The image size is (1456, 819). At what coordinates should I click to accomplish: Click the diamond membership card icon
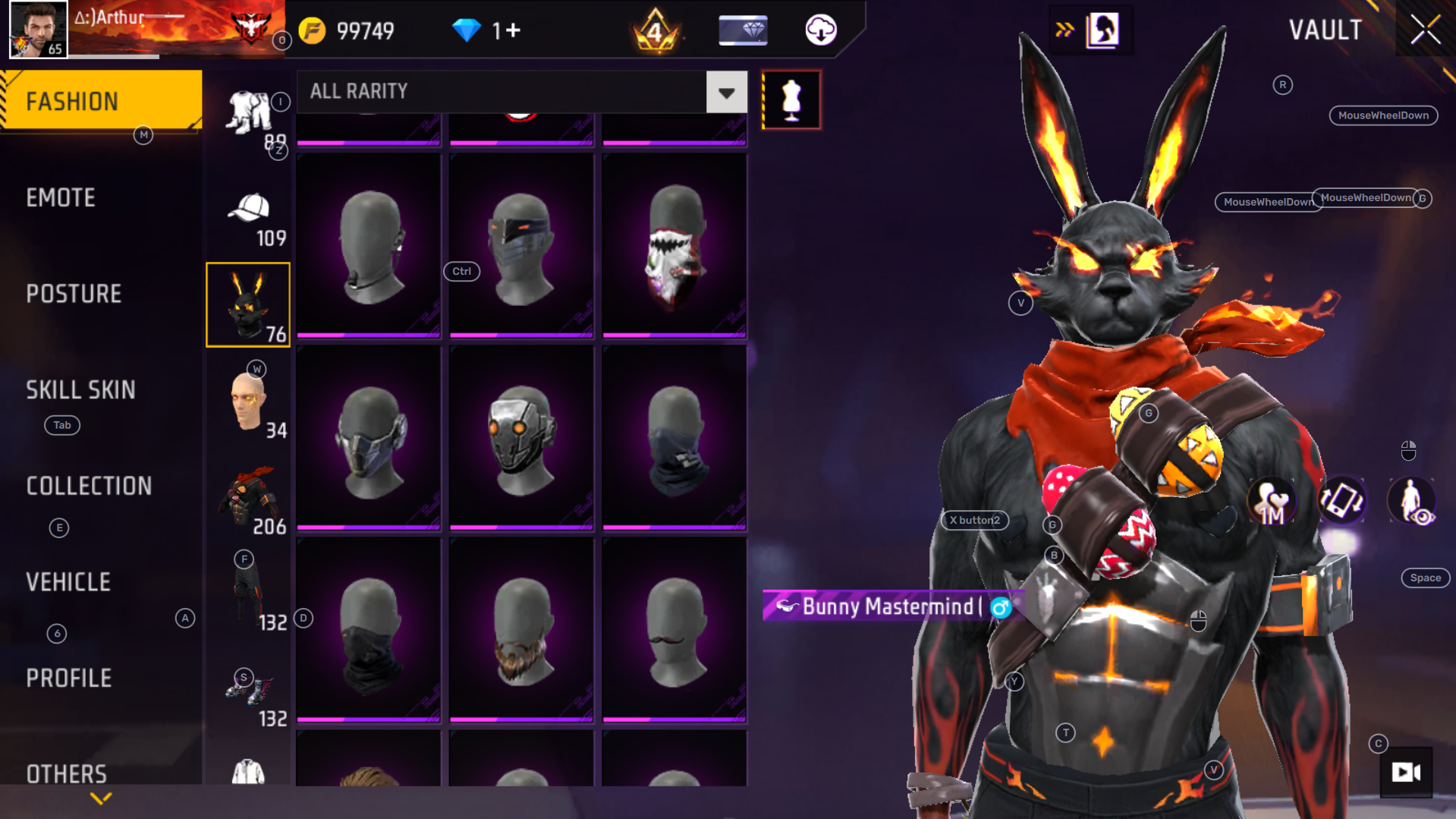click(x=742, y=30)
